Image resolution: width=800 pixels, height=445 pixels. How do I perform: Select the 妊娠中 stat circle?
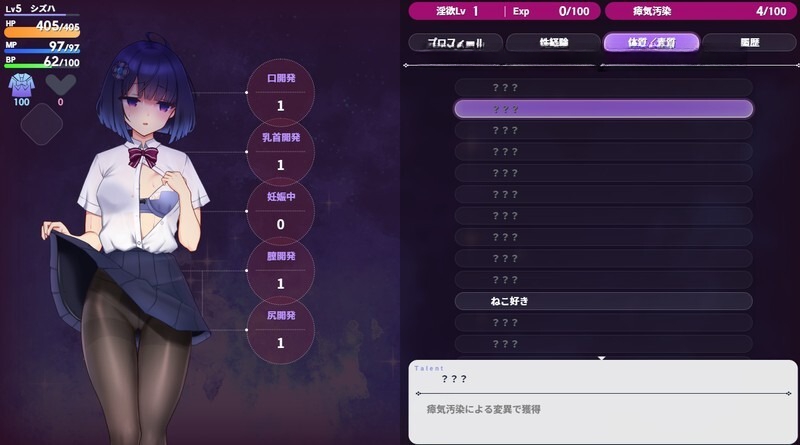[x=280, y=211]
